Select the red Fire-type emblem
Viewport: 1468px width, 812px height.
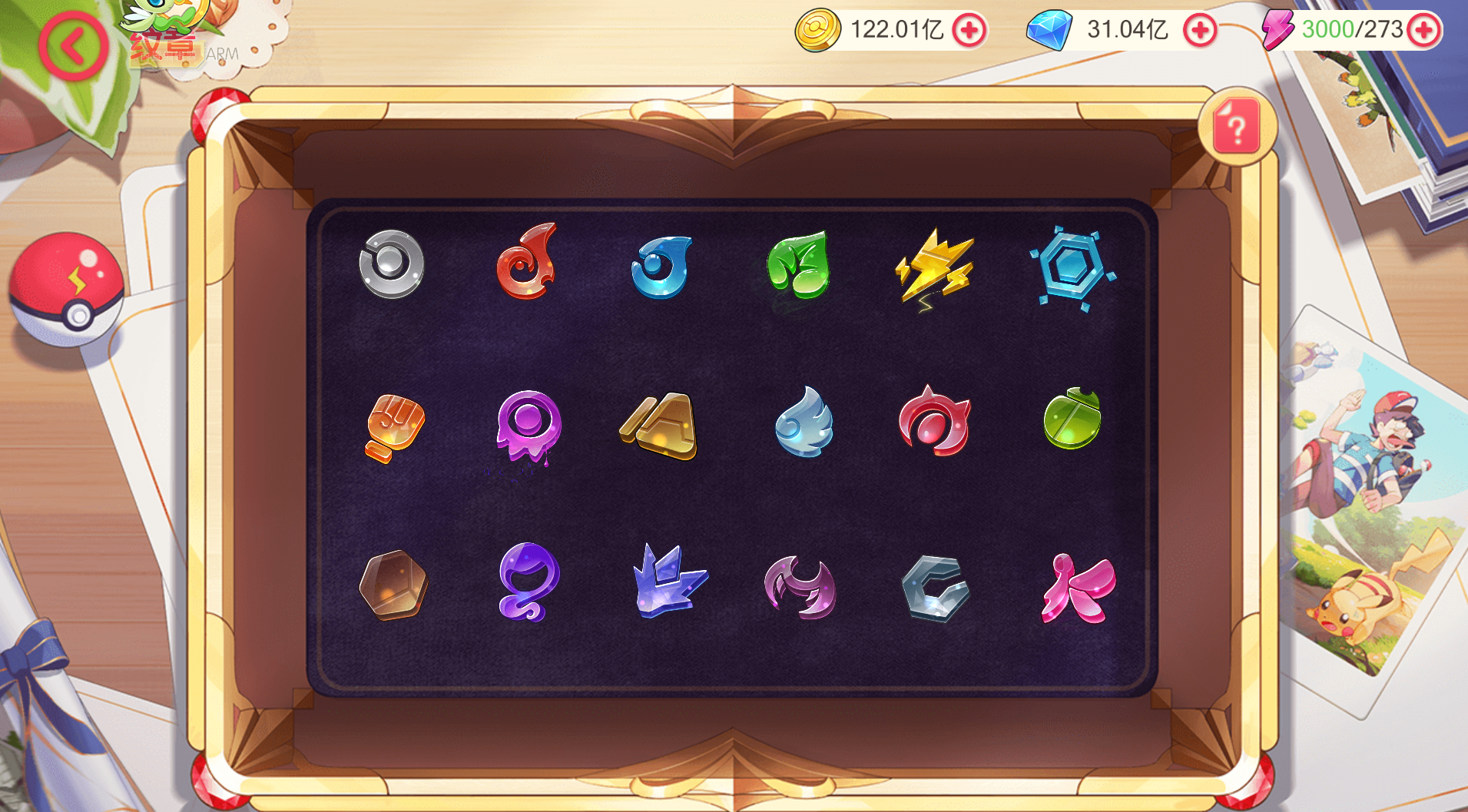tap(527, 262)
